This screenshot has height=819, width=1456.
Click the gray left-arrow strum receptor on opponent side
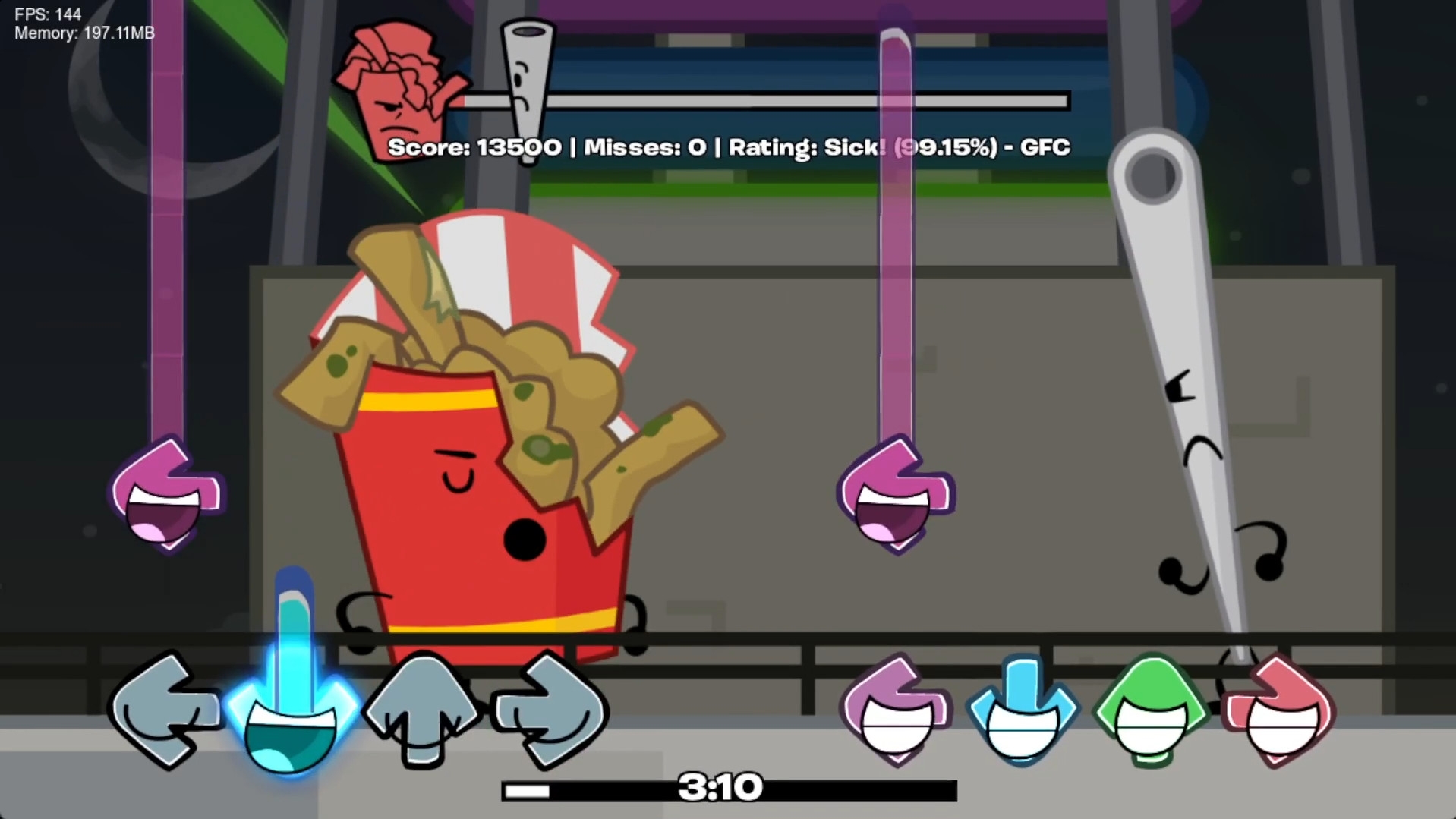tap(165, 710)
